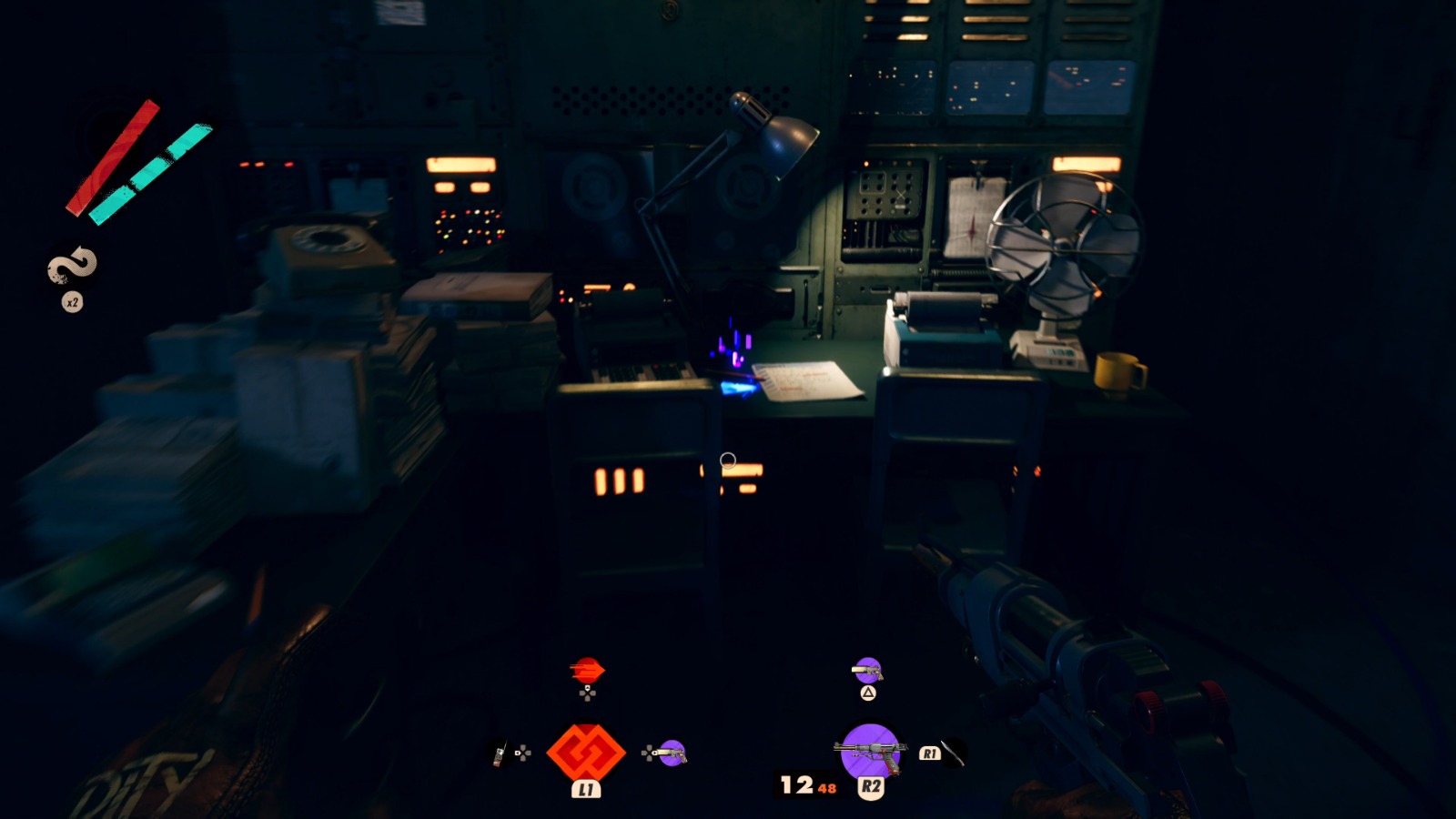Select the L1 slab ability icon
1456x819 pixels.
pyautogui.click(x=587, y=753)
